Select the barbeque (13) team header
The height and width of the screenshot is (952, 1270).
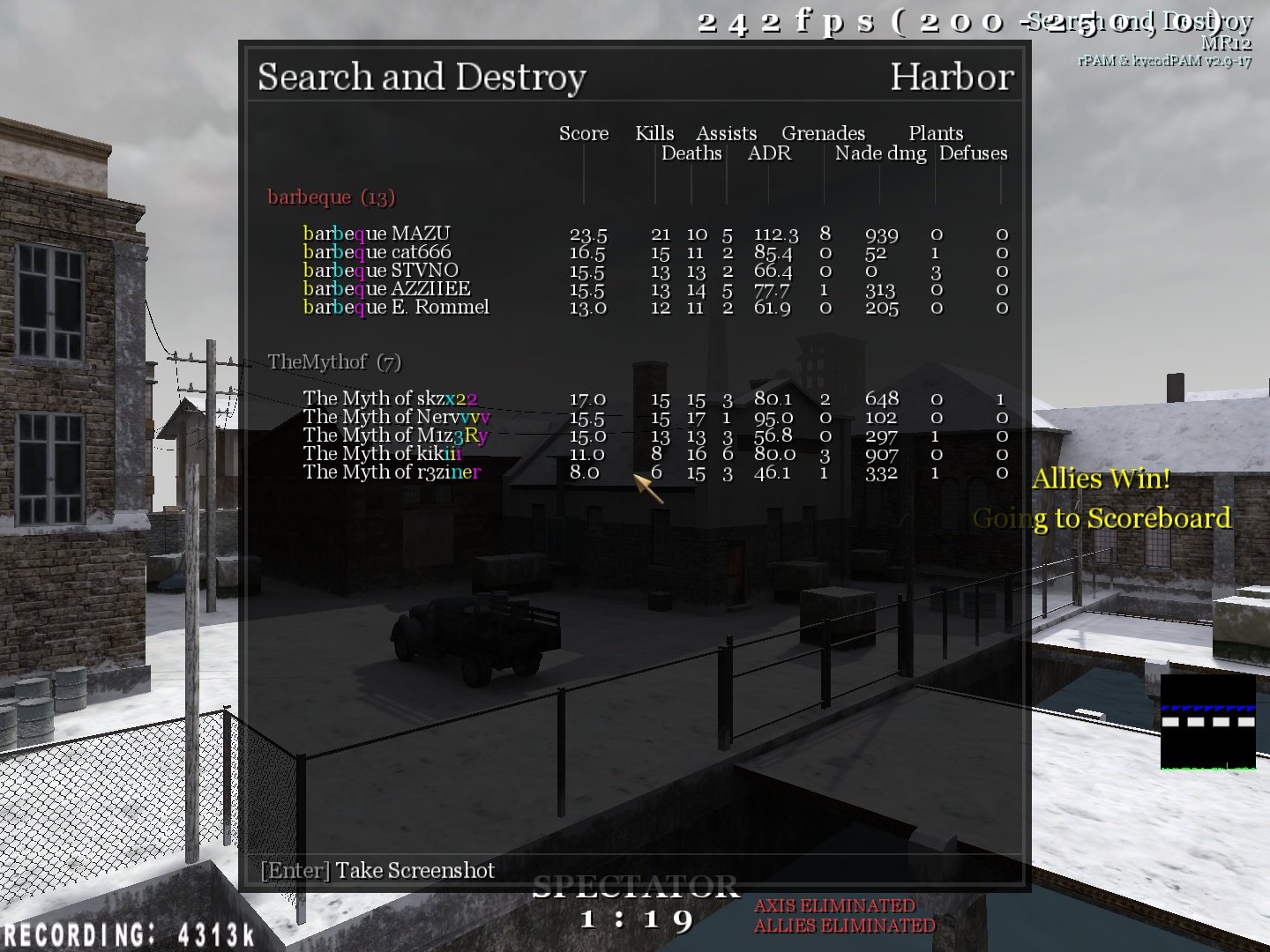point(331,197)
